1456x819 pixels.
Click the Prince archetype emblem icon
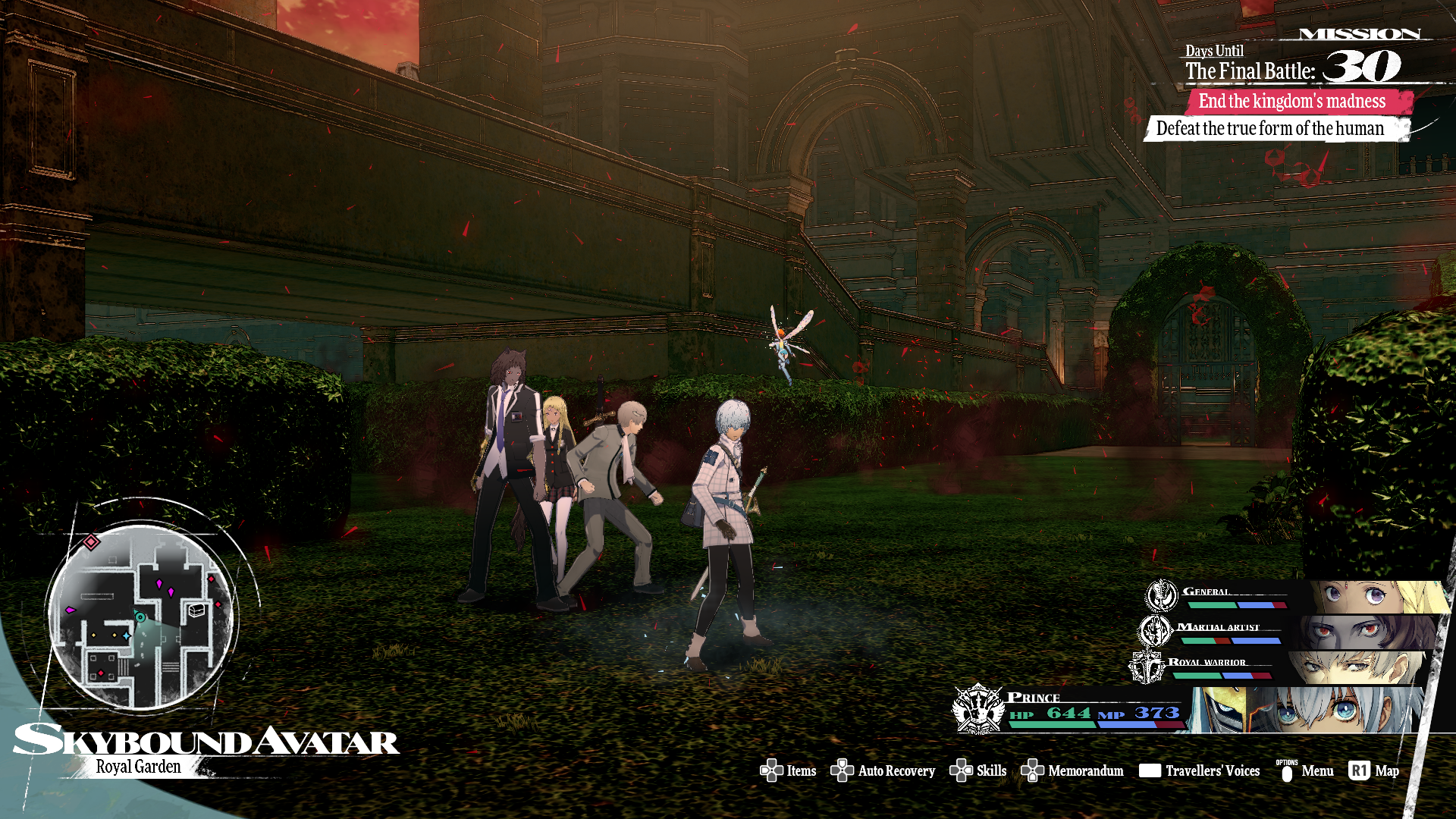pyautogui.click(x=977, y=709)
